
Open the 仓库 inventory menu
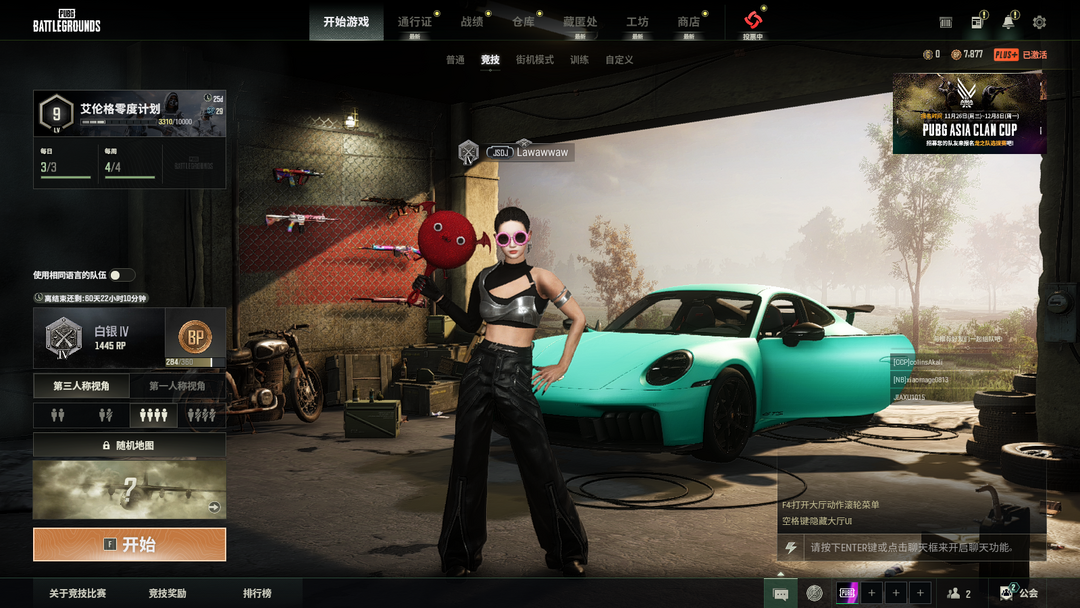(523, 22)
